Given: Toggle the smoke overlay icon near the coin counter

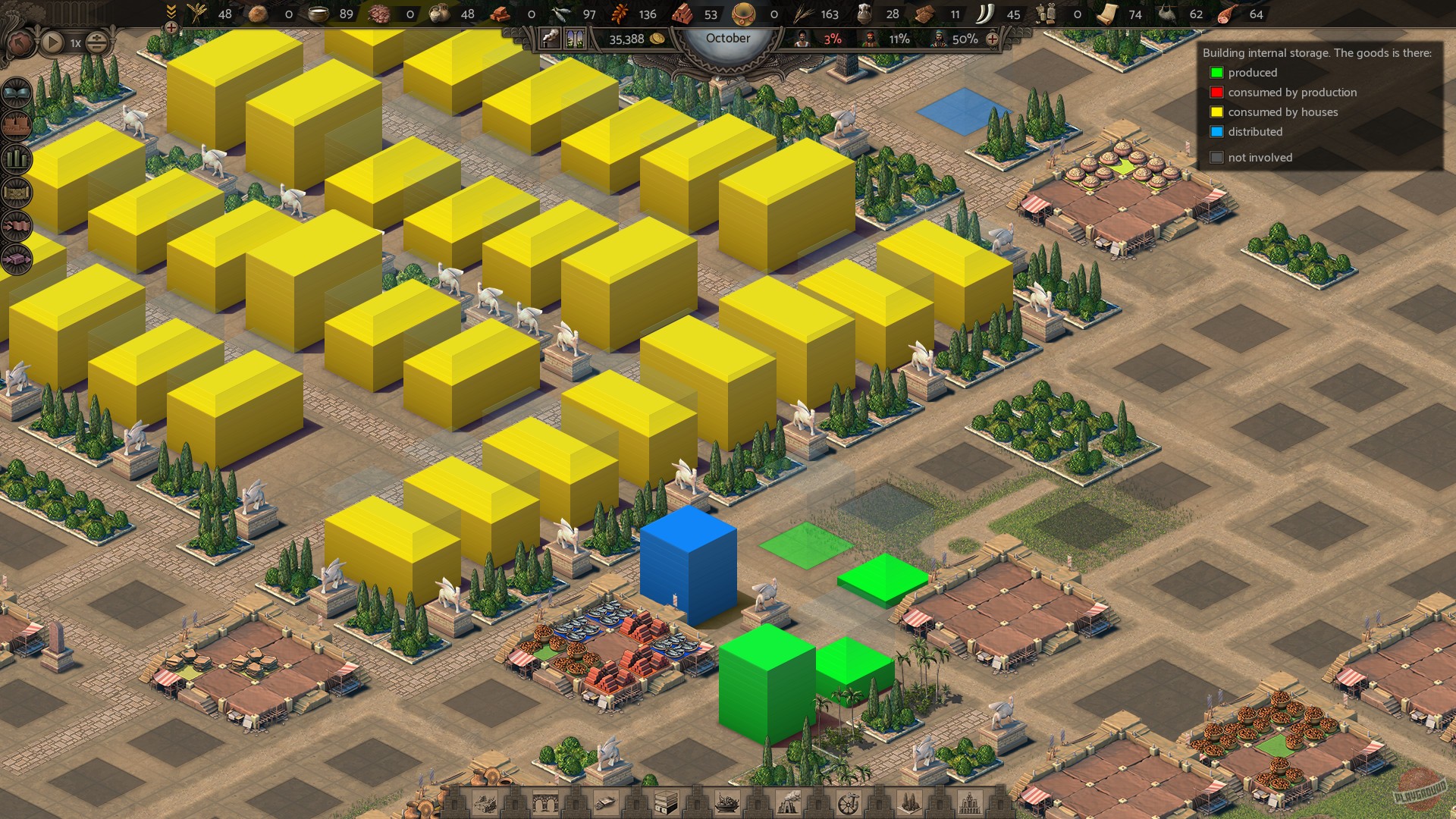Looking at the screenshot, I should click(x=549, y=38).
